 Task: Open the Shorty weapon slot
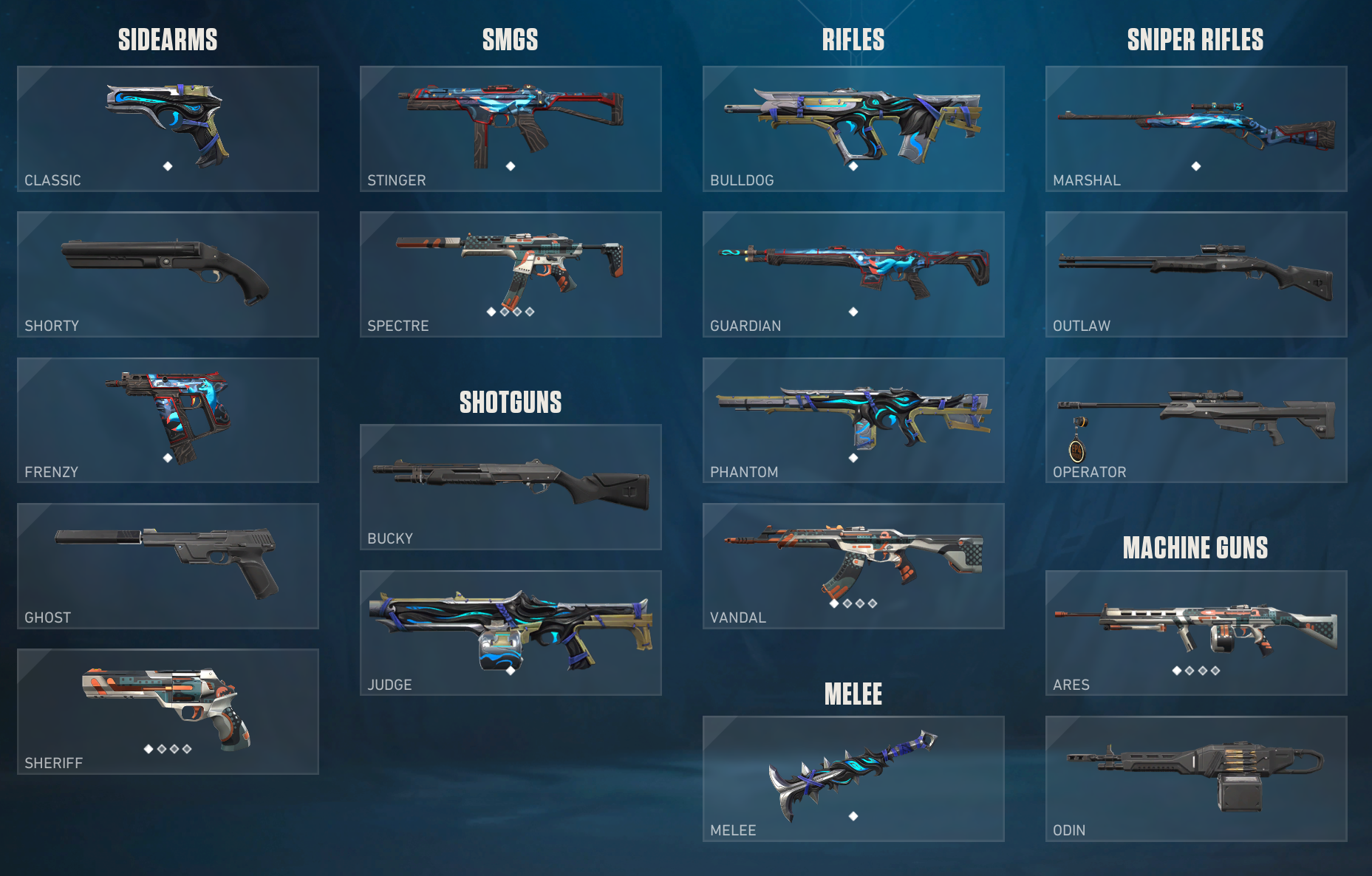click(168, 274)
